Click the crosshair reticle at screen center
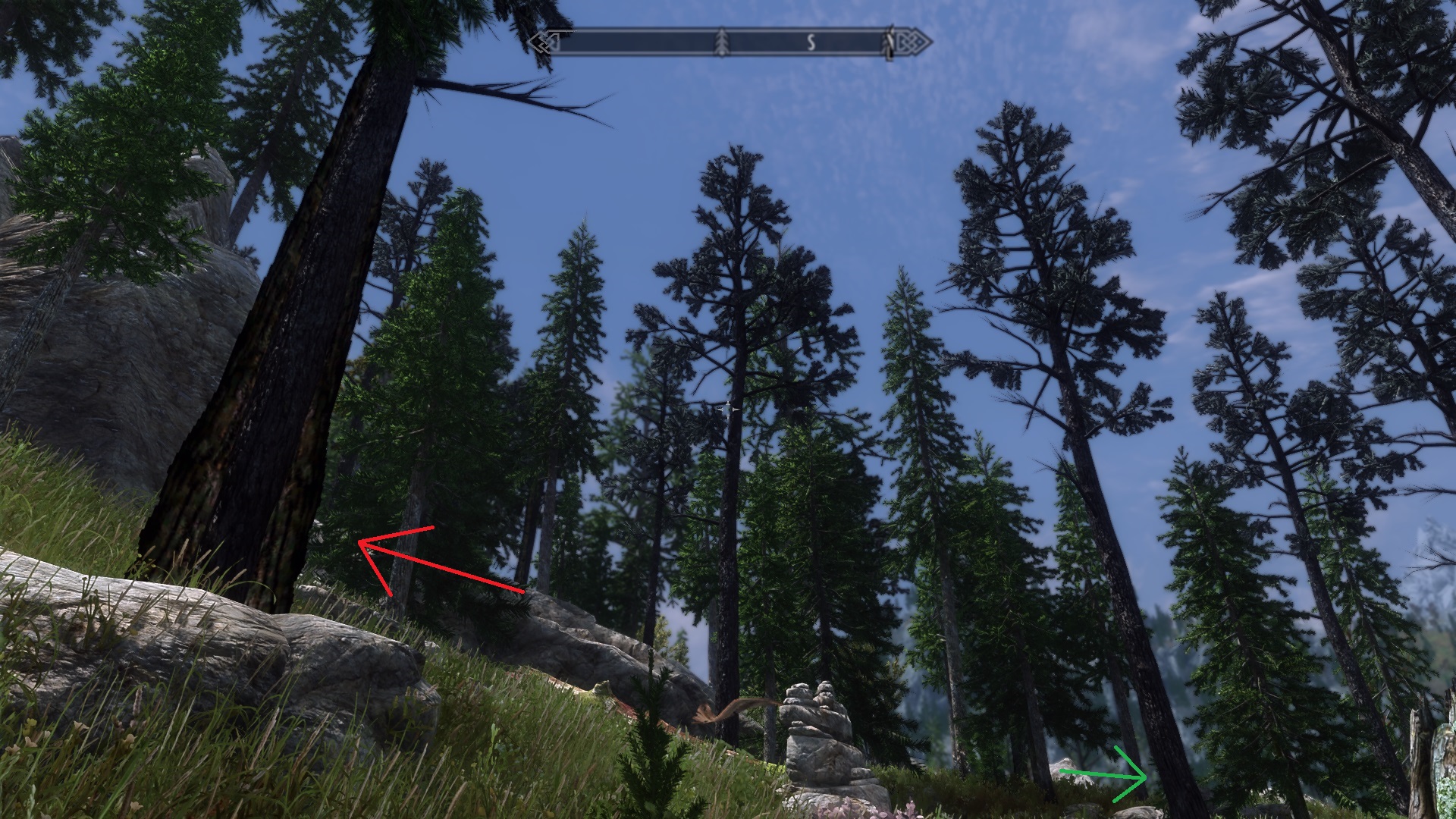The width and height of the screenshot is (1456, 819). [x=730, y=408]
